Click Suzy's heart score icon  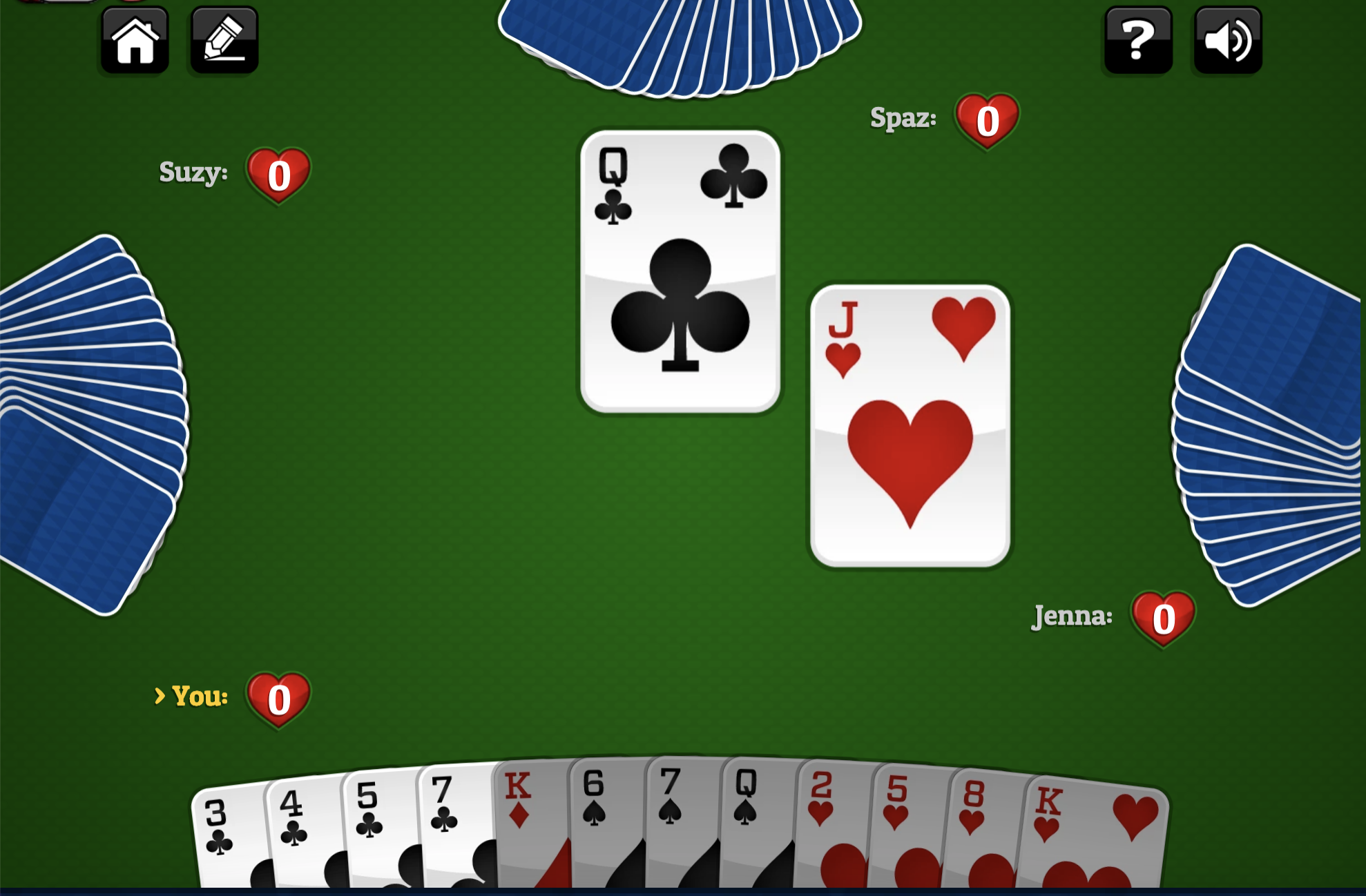278,175
